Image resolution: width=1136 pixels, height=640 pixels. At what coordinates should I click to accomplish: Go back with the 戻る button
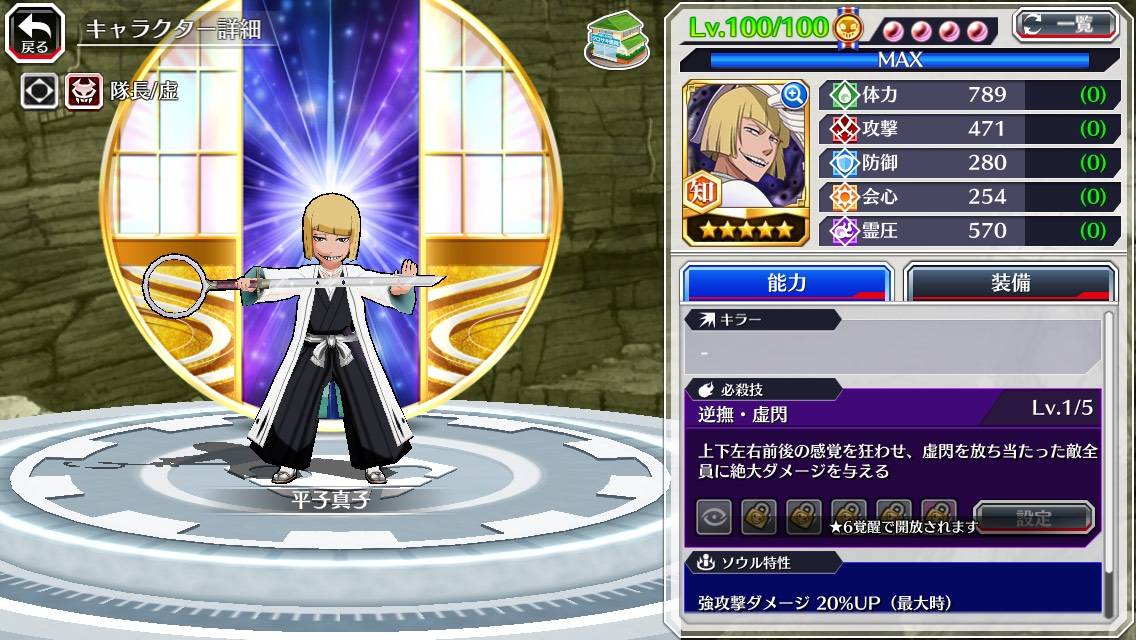pos(34,33)
